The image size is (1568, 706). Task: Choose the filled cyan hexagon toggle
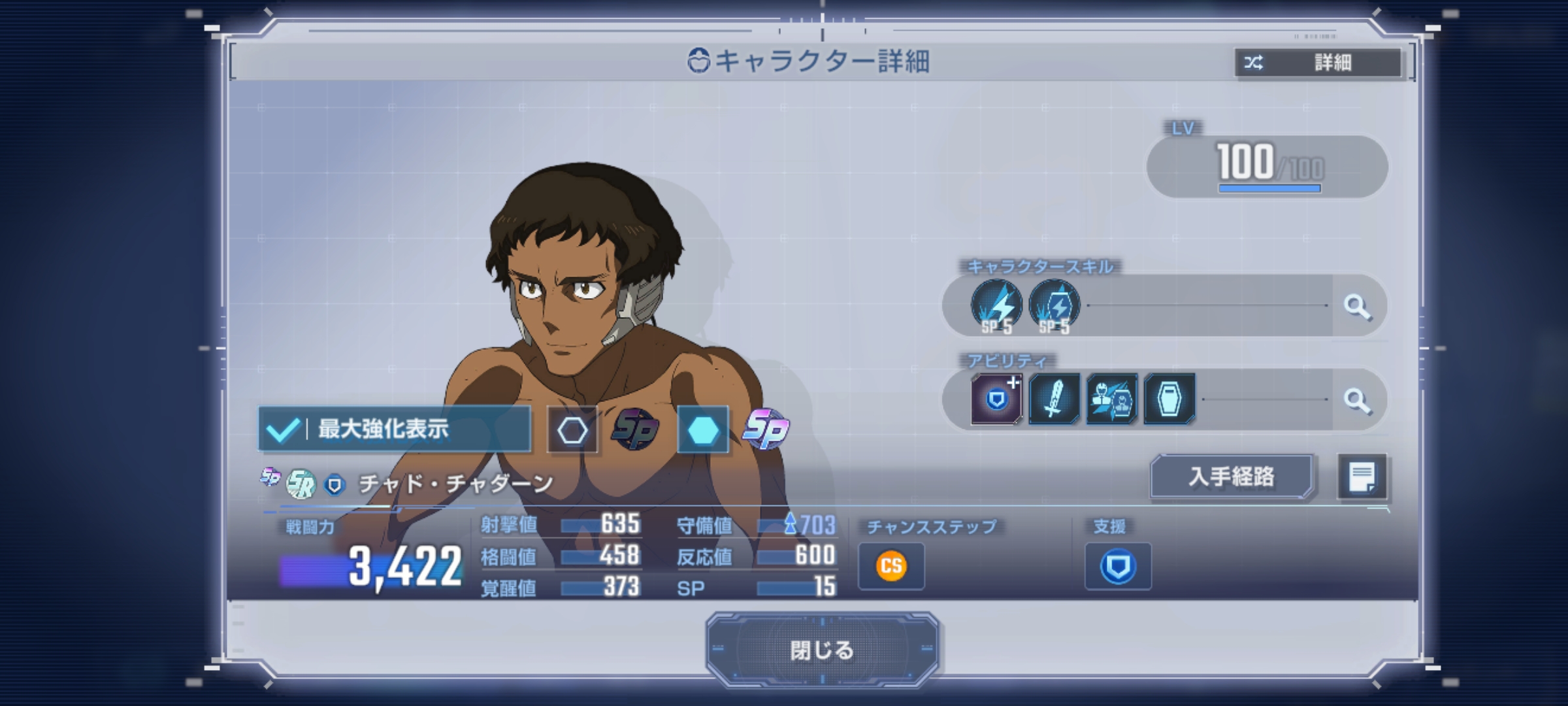703,430
